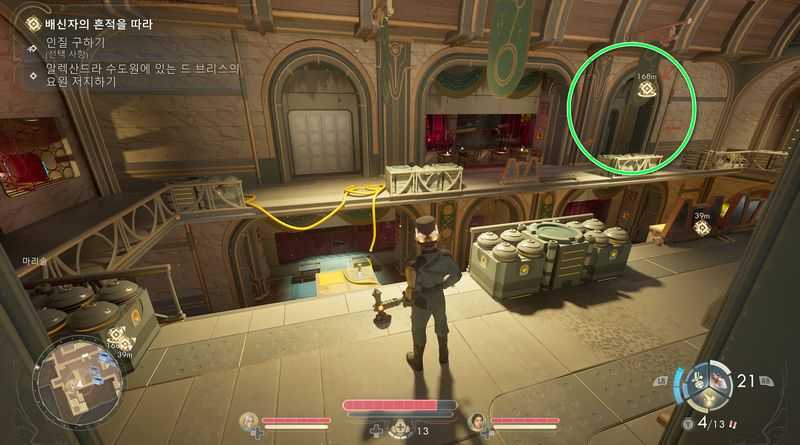Click the 168m objective waypoint marker
The height and width of the screenshot is (445, 800).
point(646,87)
